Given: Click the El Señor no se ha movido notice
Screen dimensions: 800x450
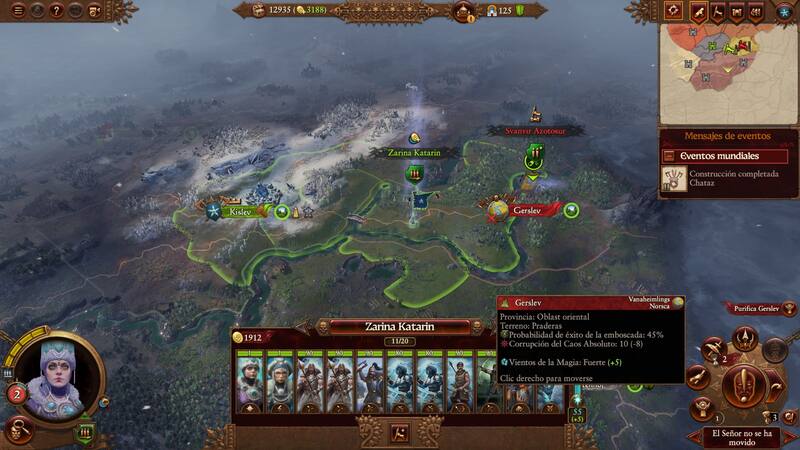Looking at the screenshot, I should coord(743,435).
